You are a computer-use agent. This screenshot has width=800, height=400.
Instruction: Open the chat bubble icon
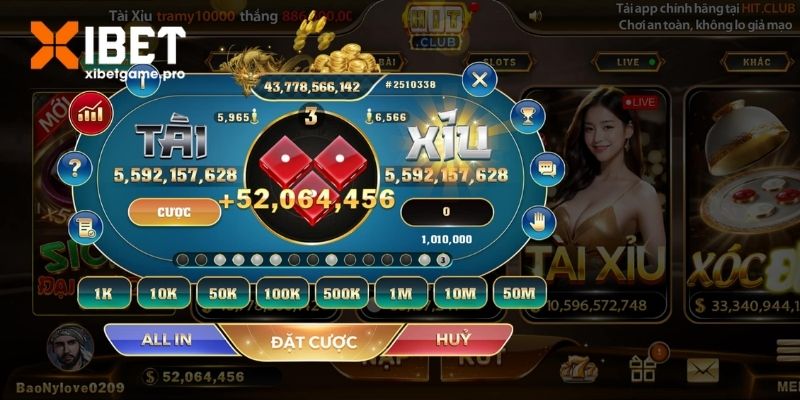pyautogui.click(x=545, y=167)
